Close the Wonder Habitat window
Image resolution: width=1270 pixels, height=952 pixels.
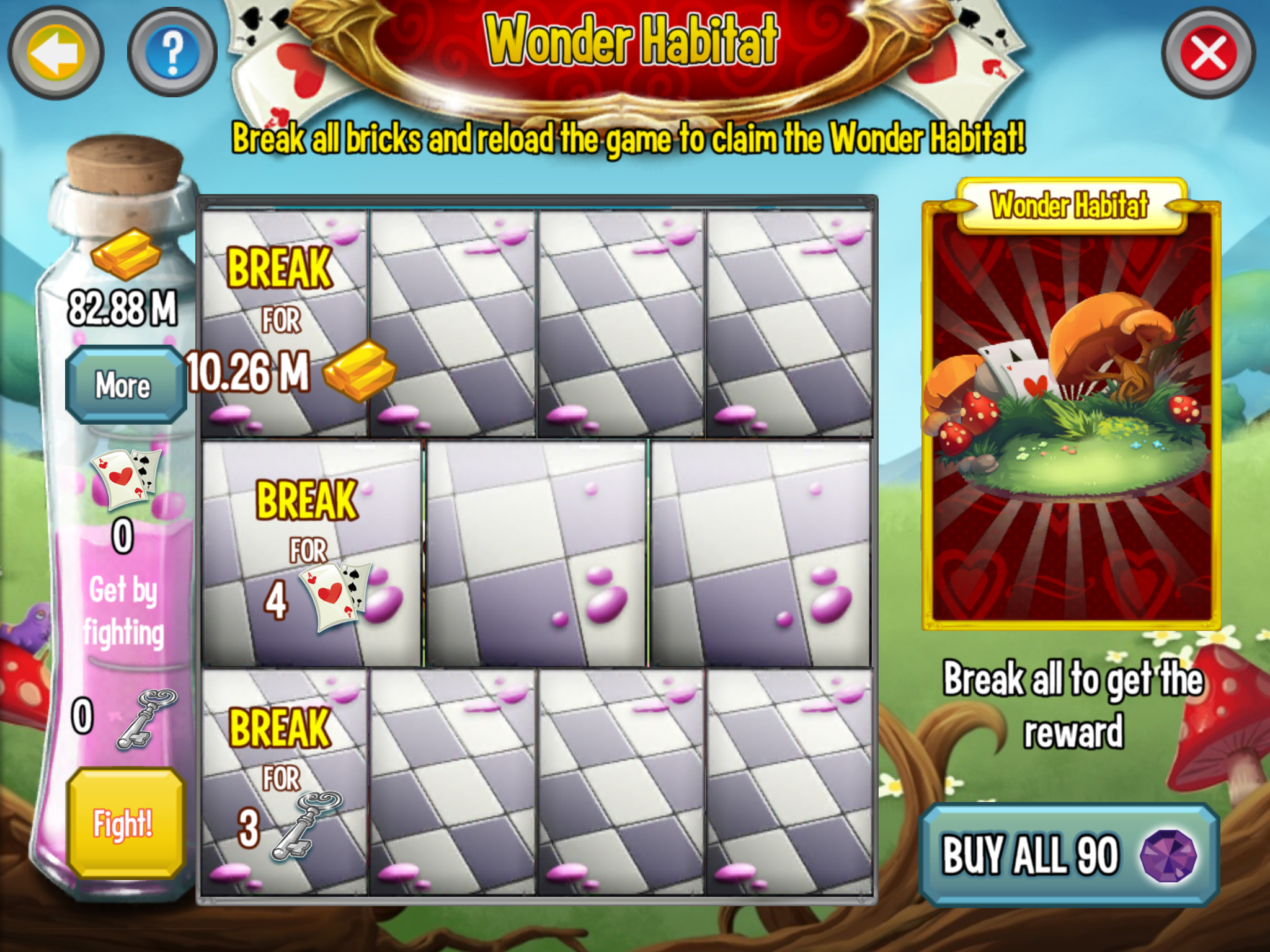point(1207,53)
